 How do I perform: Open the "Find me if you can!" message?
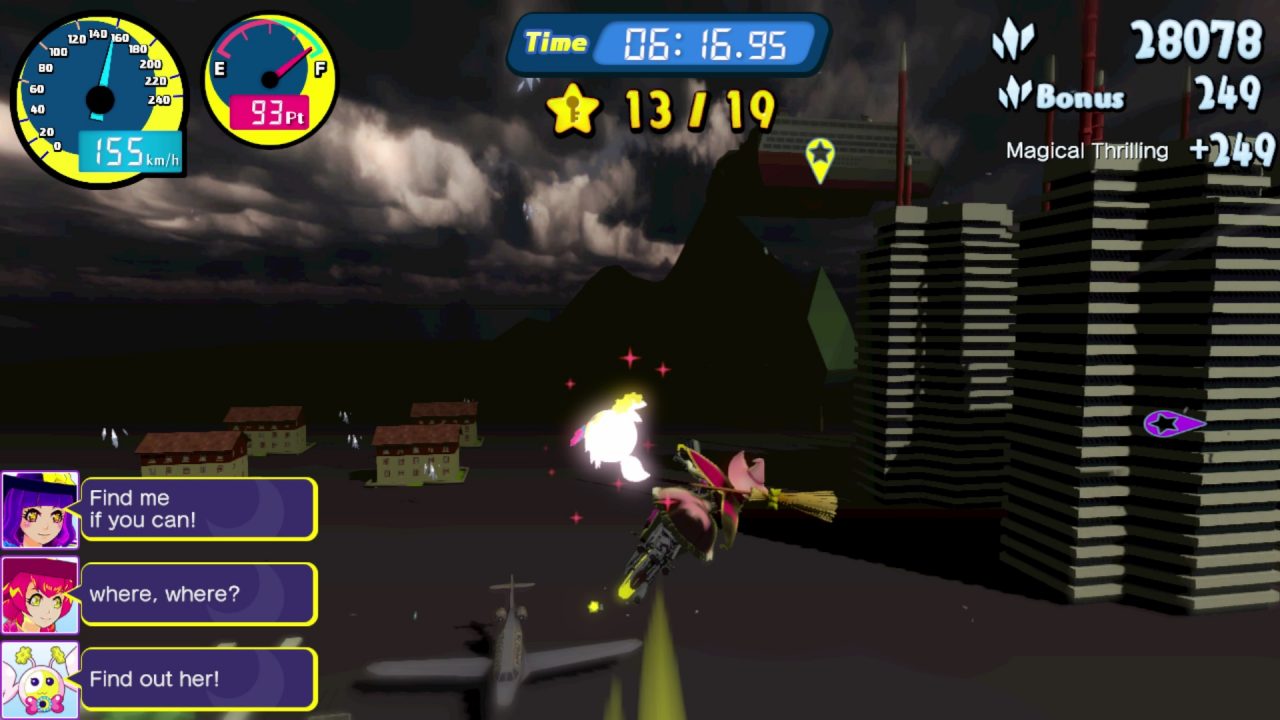click(x=199, y=509)
